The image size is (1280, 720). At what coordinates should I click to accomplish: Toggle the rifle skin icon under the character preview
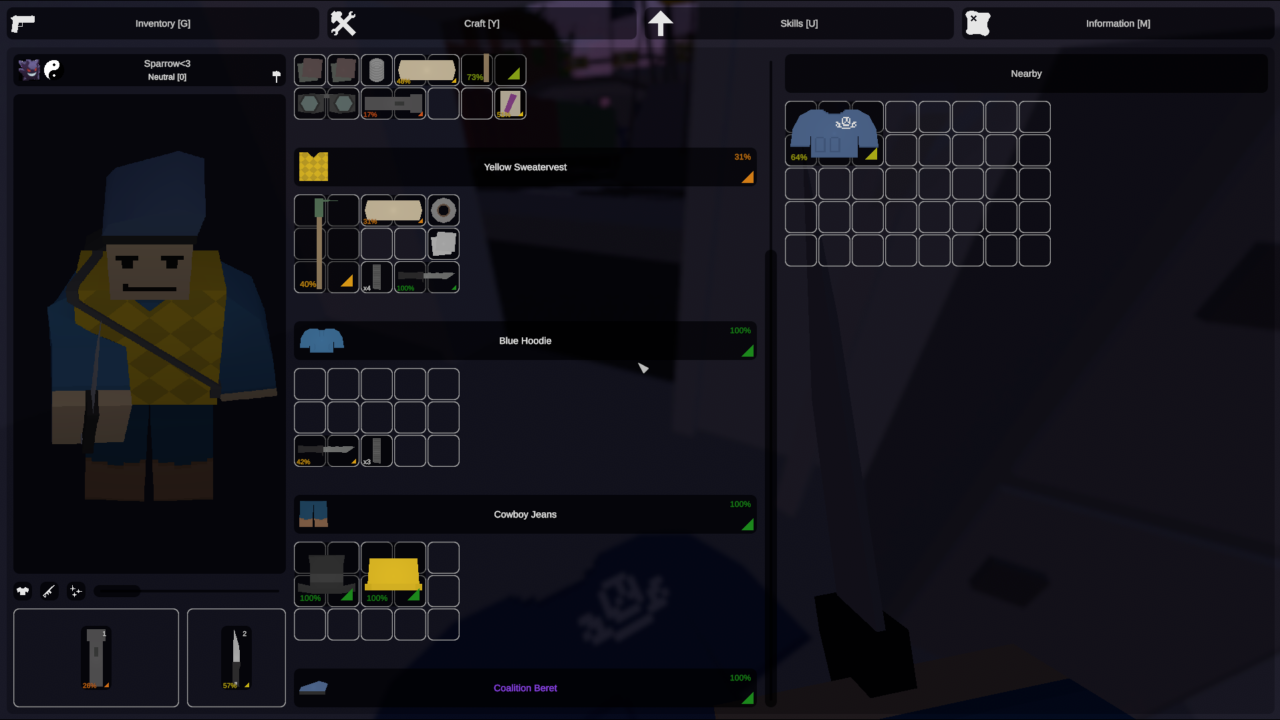48,591
